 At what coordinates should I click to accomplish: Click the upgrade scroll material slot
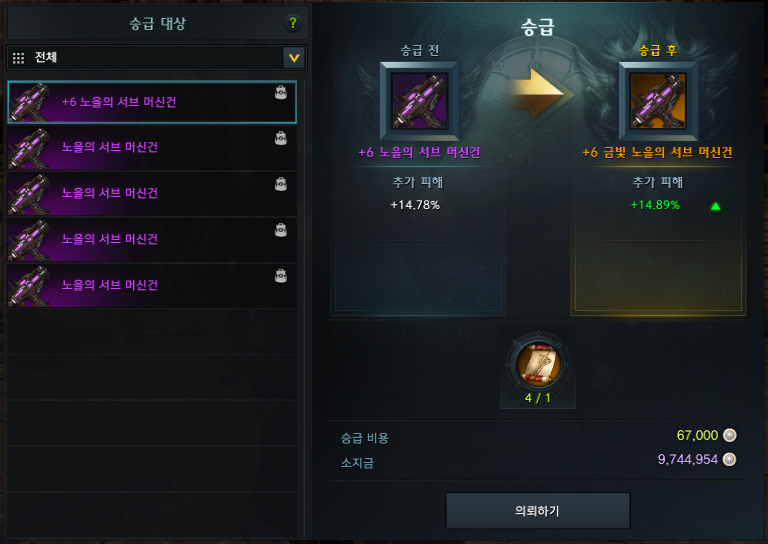coord(538,366)
